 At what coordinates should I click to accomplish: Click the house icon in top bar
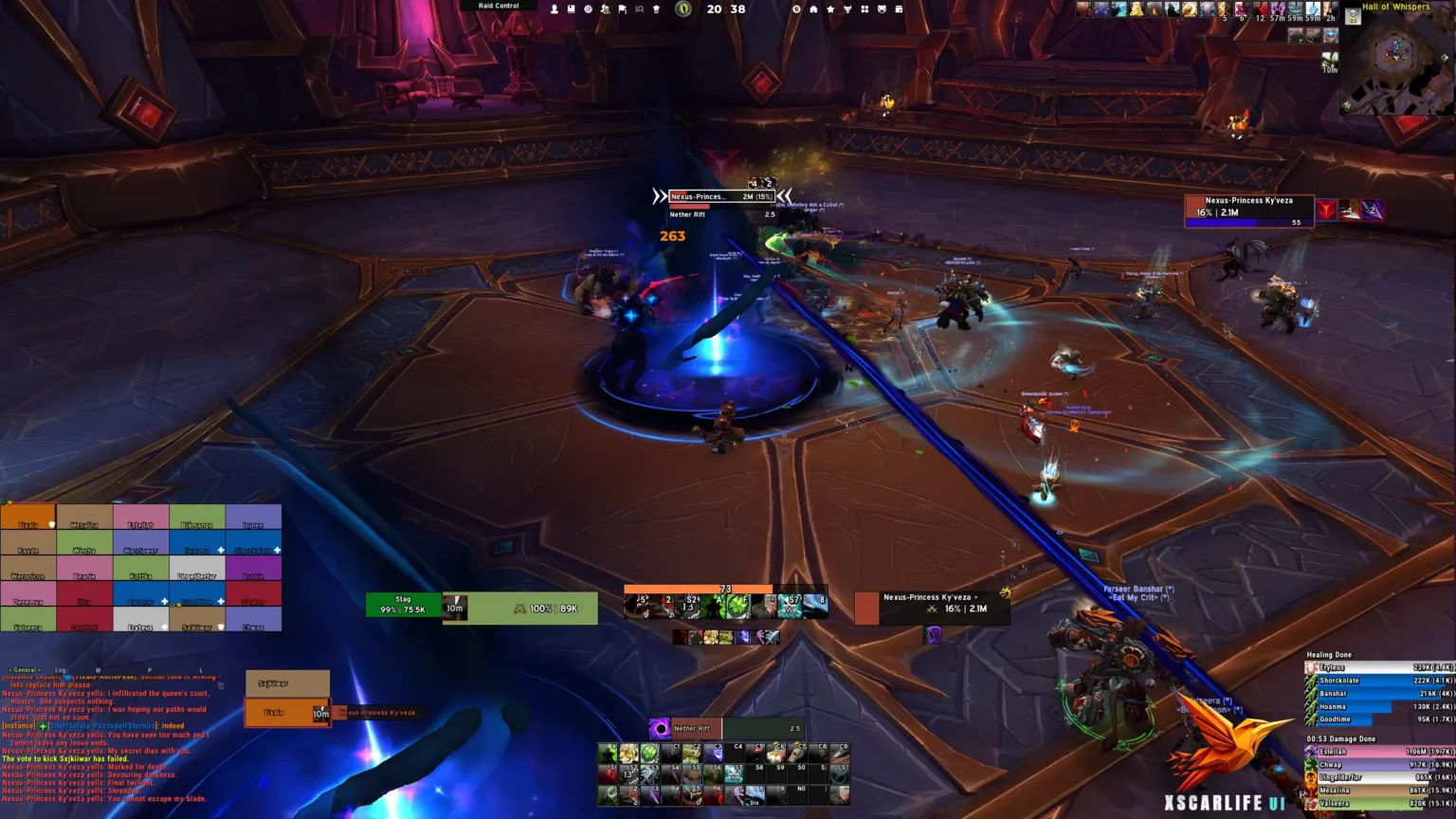(x=813, y=9)
